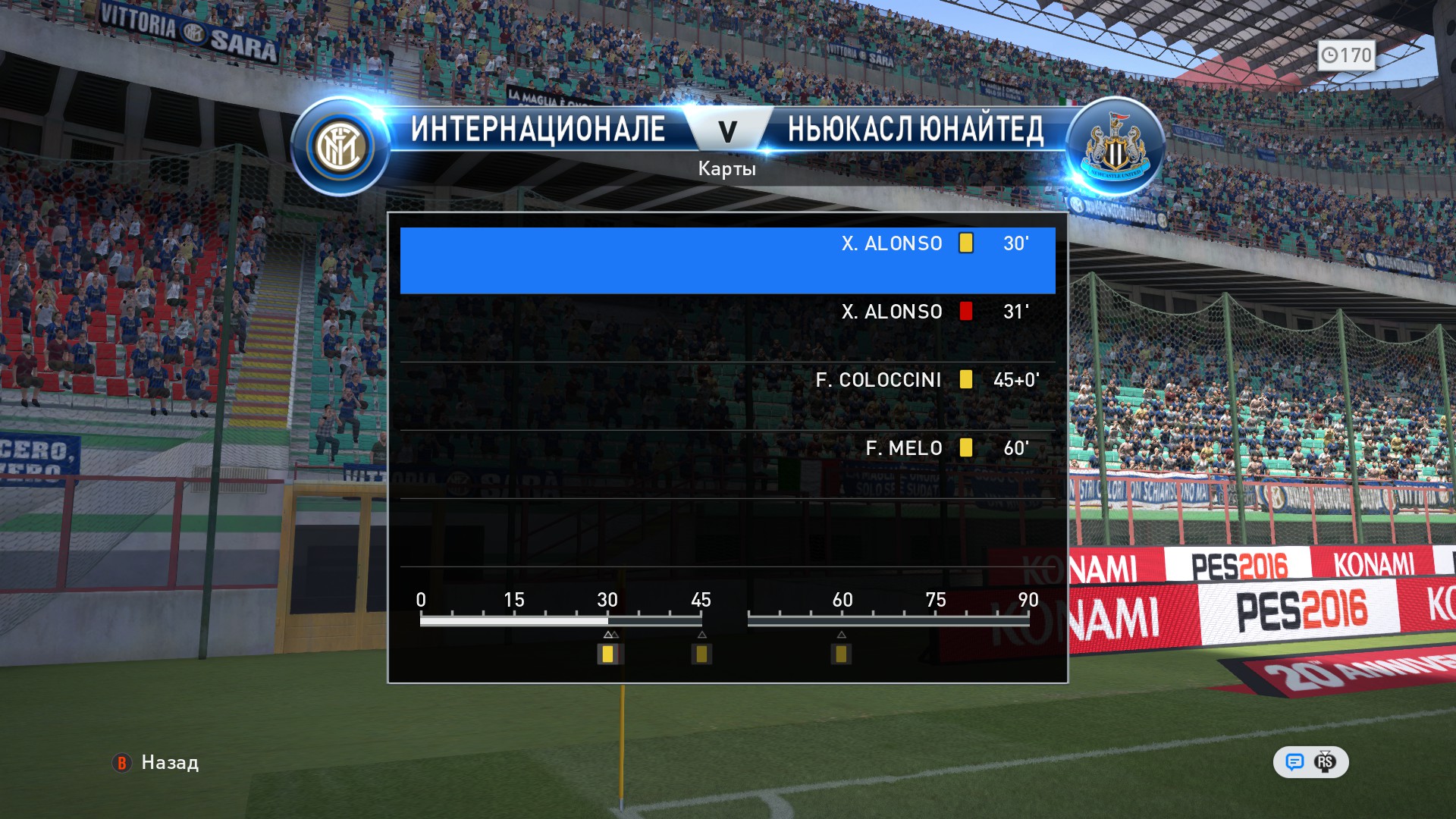1456x819 pixels.
Task: Open the chat bubble overlay icon
Action: click(1294, 762)
